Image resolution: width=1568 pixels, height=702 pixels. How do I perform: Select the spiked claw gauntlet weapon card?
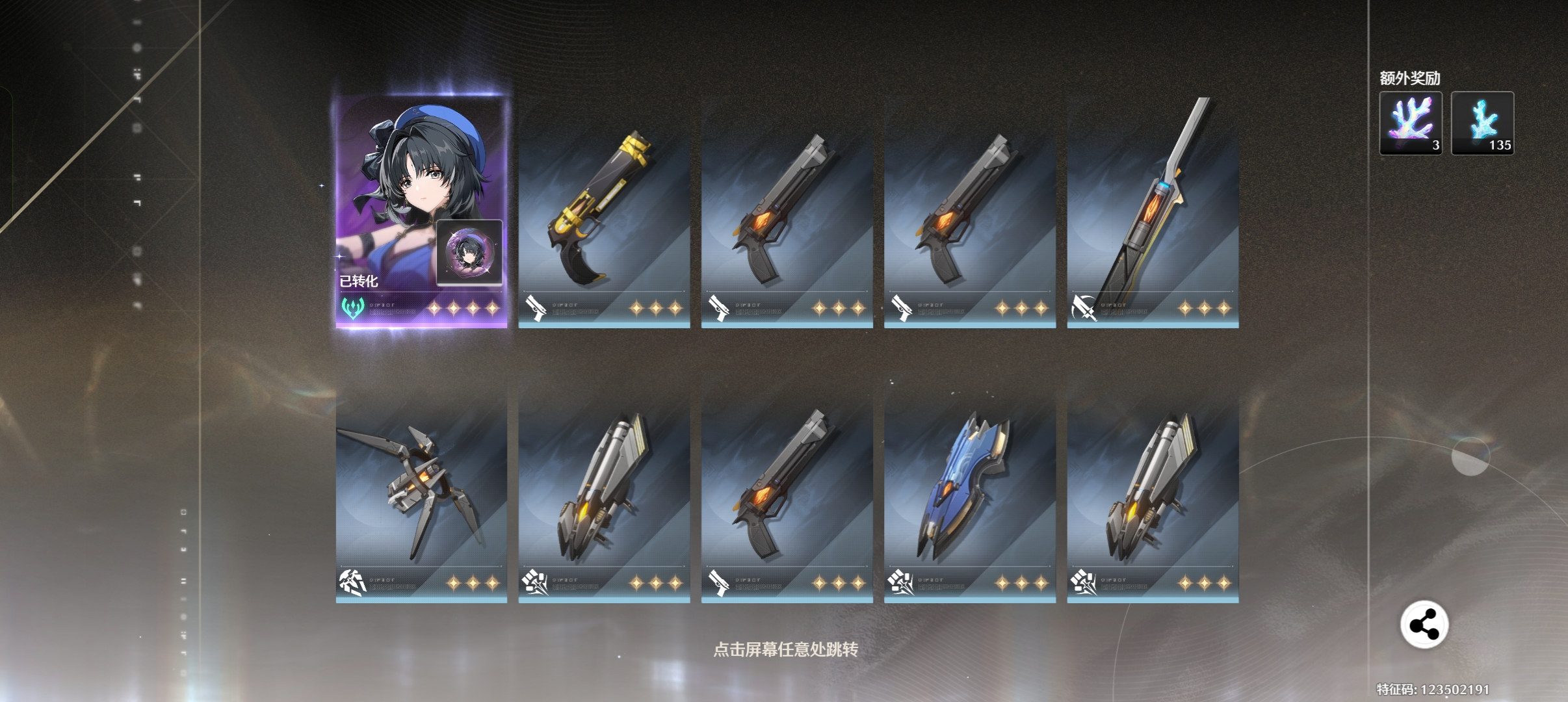(x=421, y=494)
